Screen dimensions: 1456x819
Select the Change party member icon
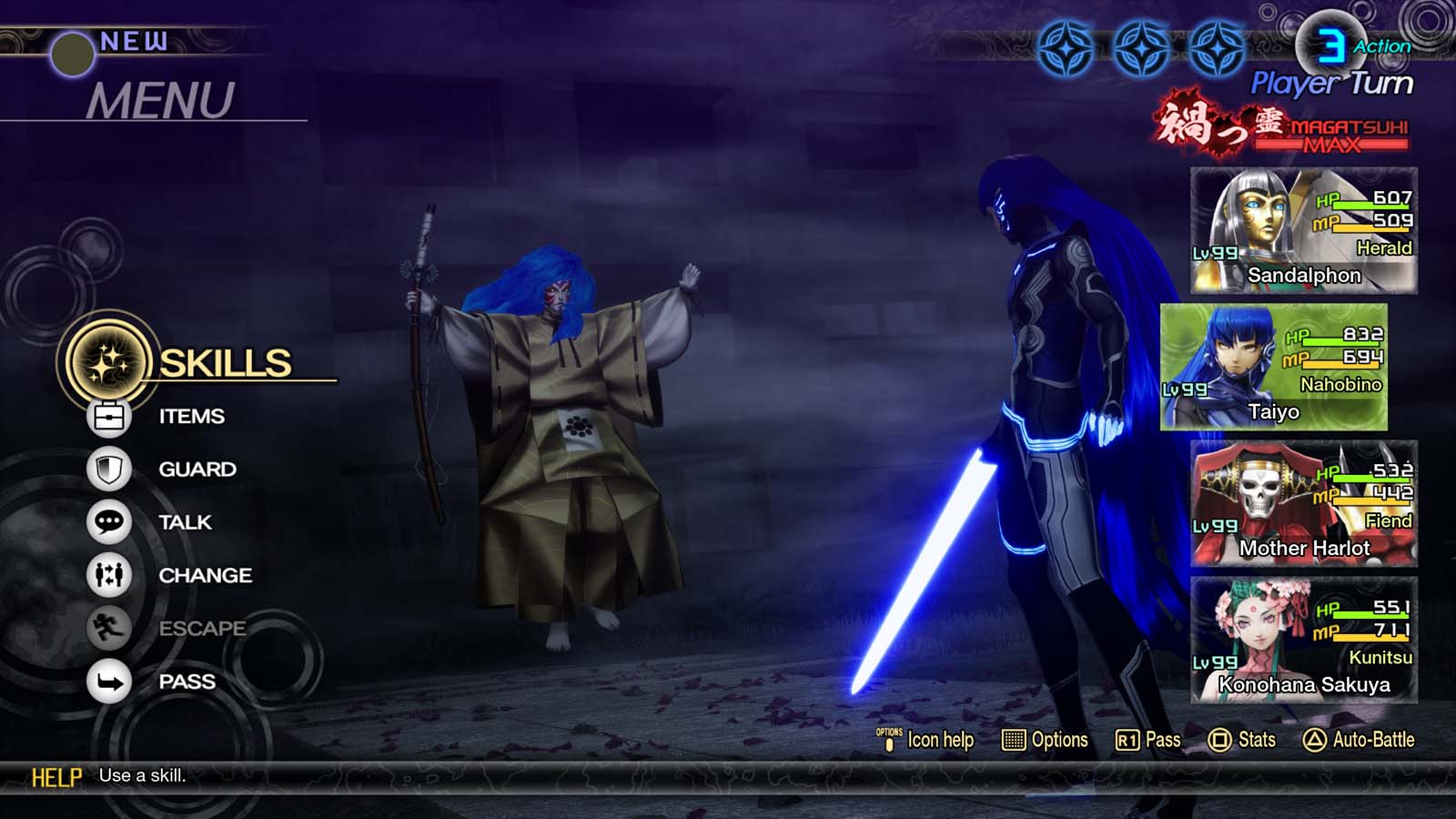[x=108, y=575]
